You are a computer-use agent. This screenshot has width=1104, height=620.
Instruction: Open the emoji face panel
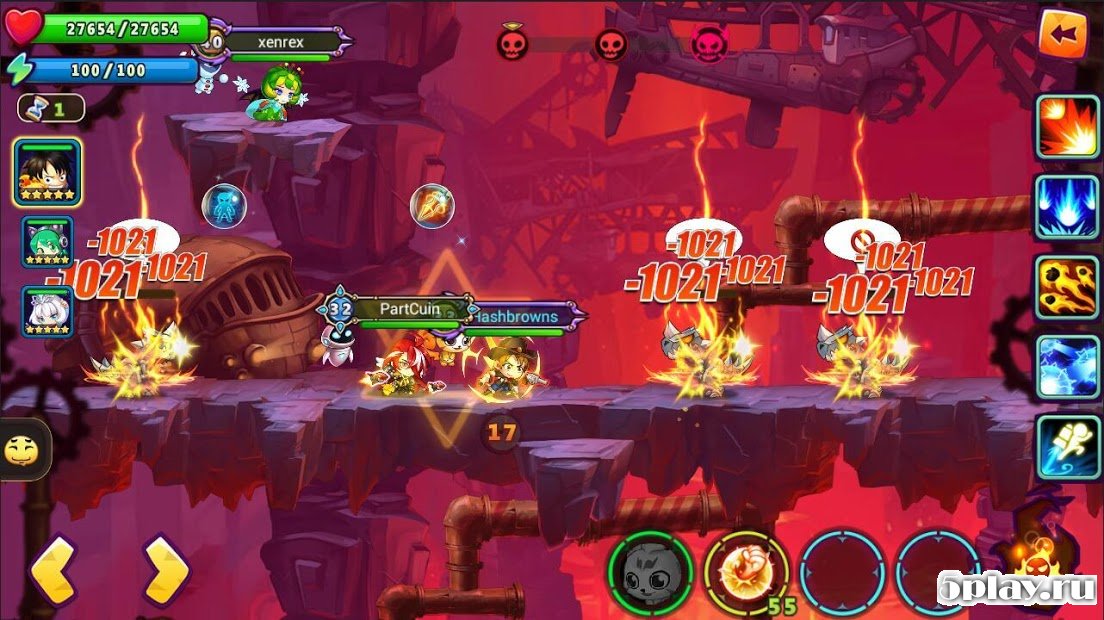pos(20,451)
